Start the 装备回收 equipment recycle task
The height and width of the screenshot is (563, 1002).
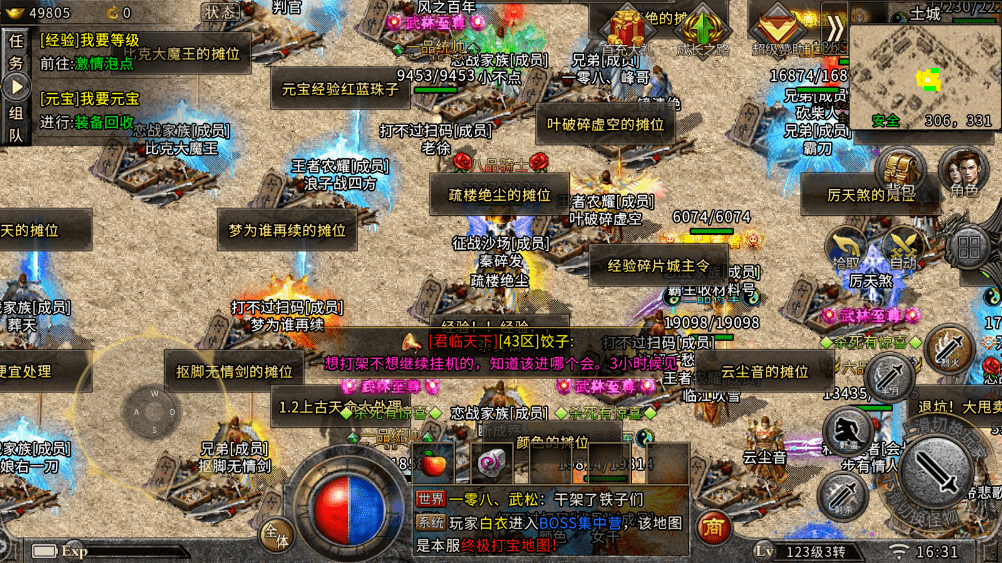(x=104, y=122)
